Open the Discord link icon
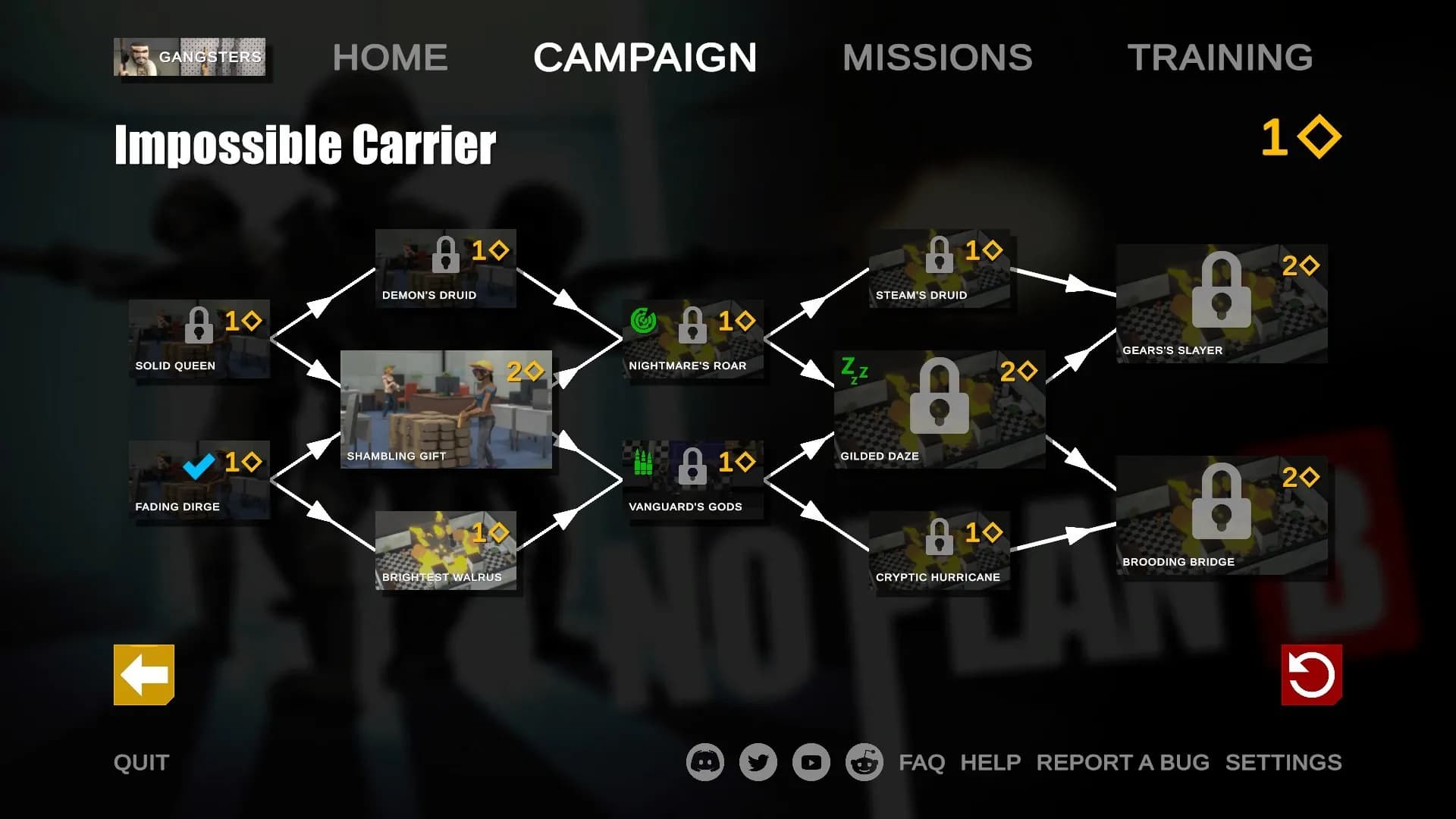The height and width of the screenshot is (819, 1456). [x=705, y=762]
